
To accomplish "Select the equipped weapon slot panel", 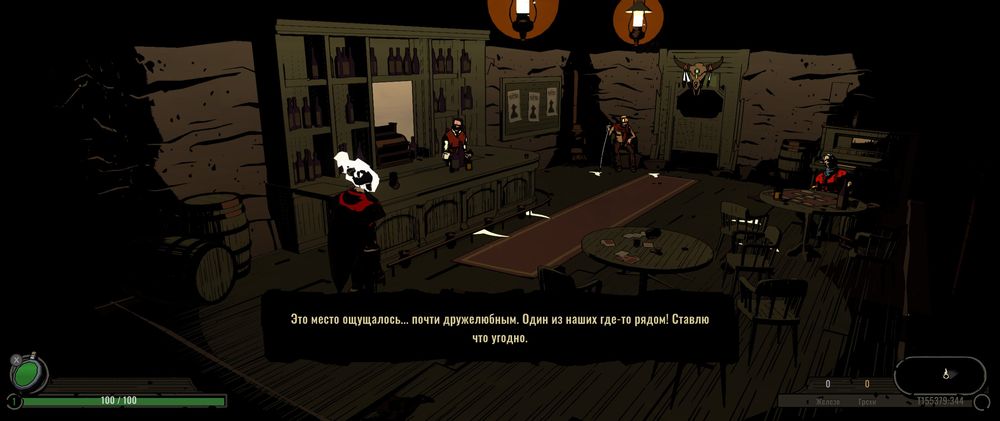I will 939,375.
